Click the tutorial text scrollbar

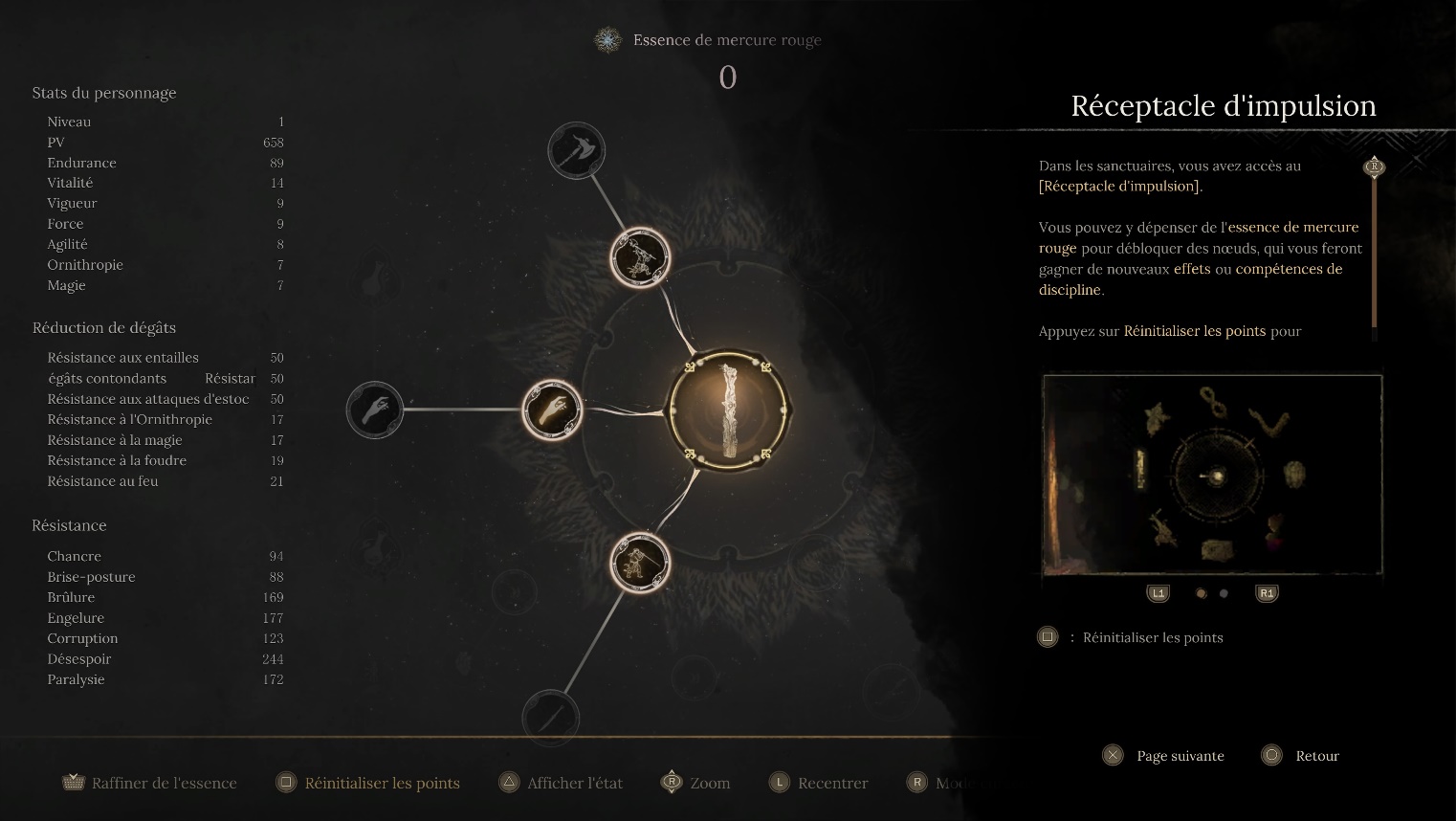tap(1375, 249)
